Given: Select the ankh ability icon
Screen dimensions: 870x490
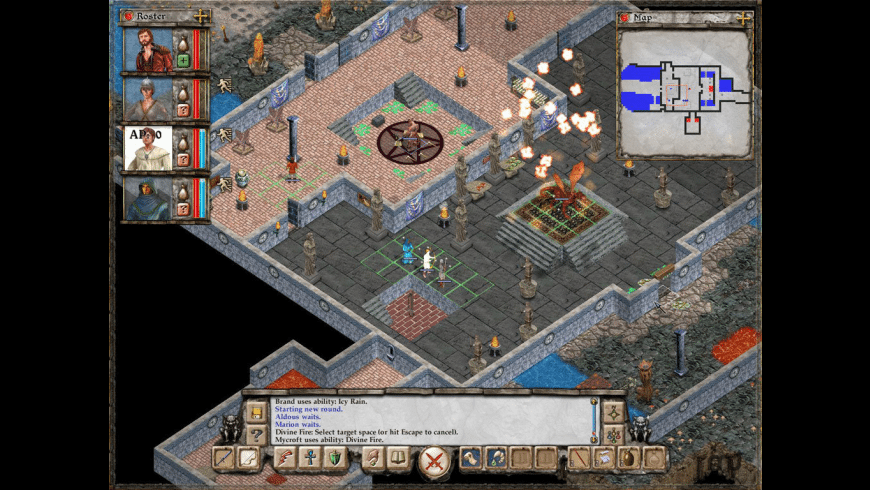Looking at the screenshot, I should click(310, 458).
